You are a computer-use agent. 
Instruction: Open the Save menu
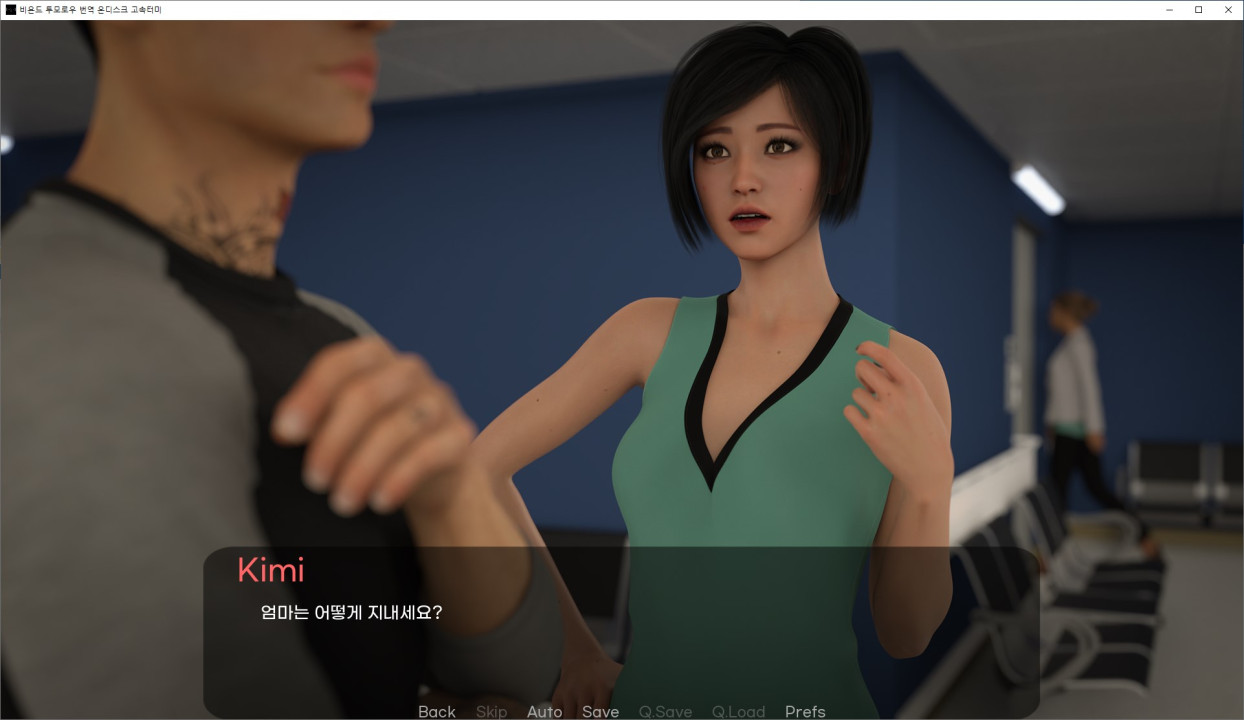point(600,711)
